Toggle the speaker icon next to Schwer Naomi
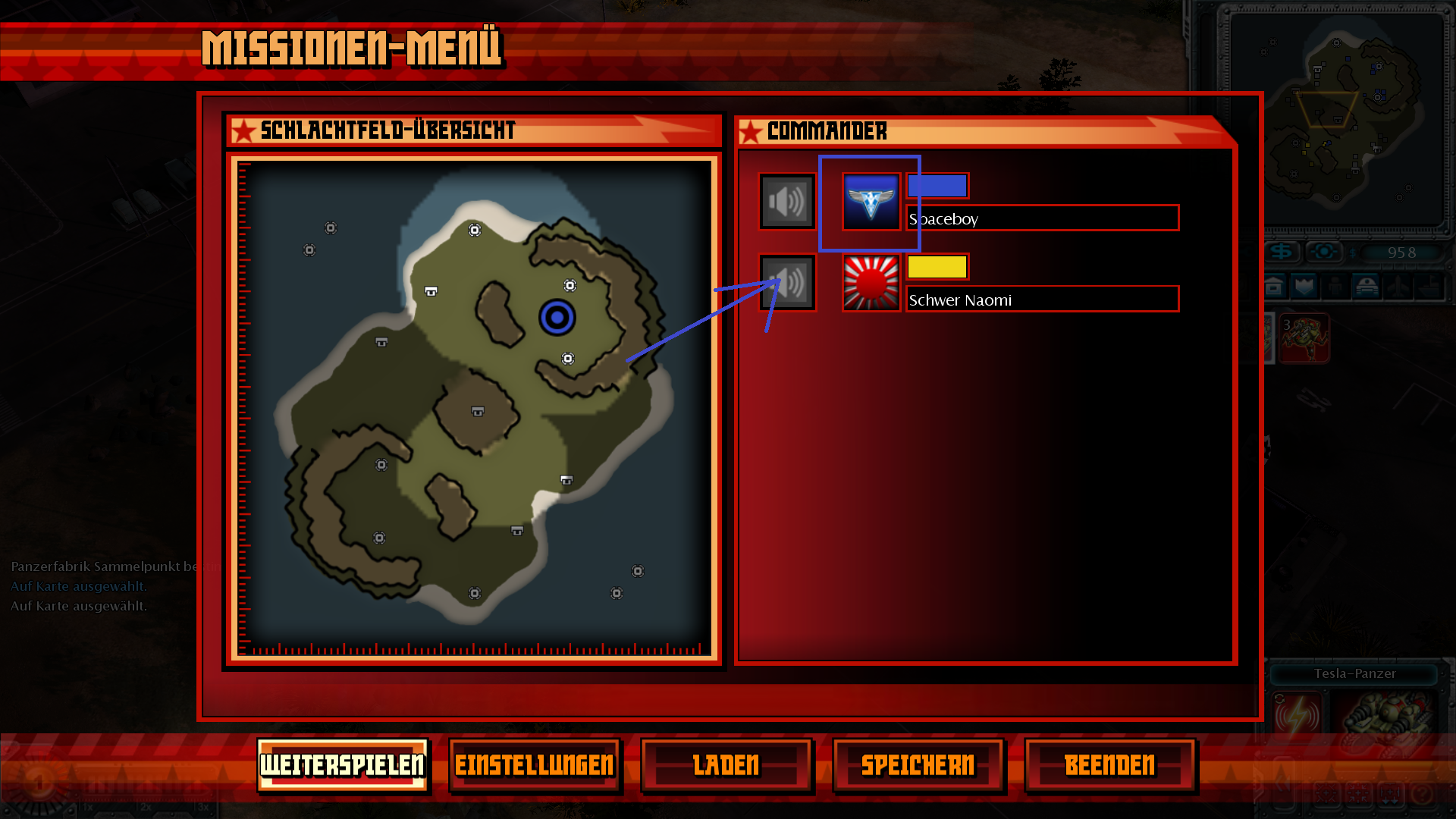 [787, 283]
